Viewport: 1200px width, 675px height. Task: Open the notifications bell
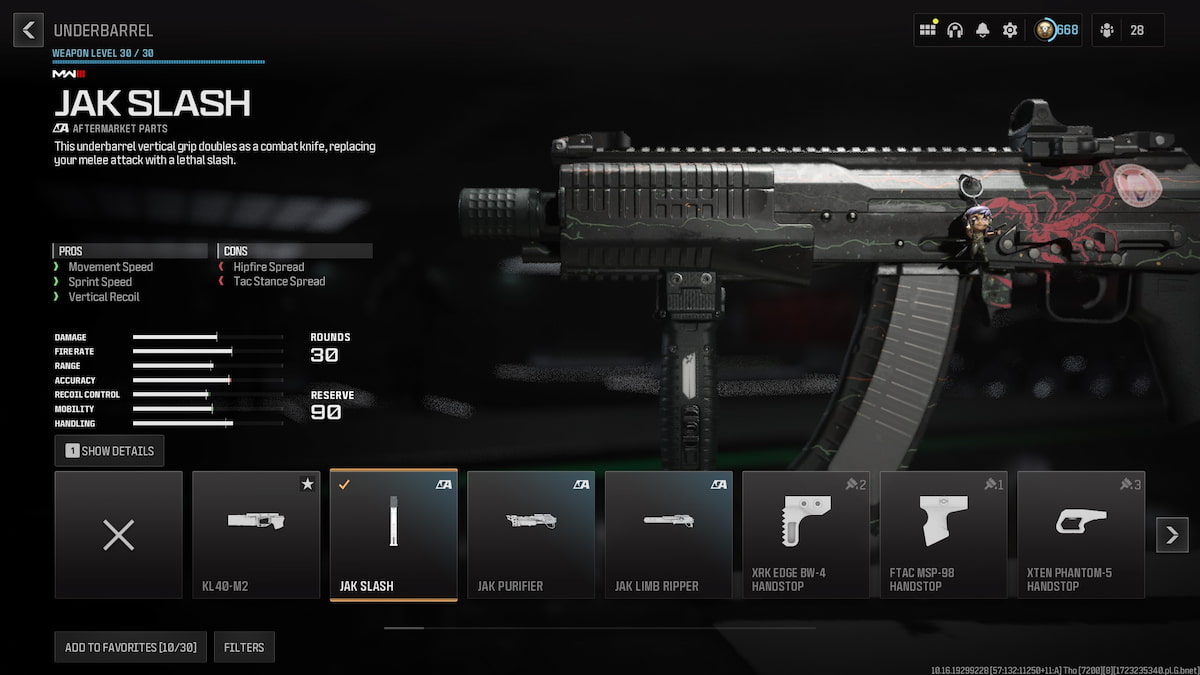coord(983,30)
